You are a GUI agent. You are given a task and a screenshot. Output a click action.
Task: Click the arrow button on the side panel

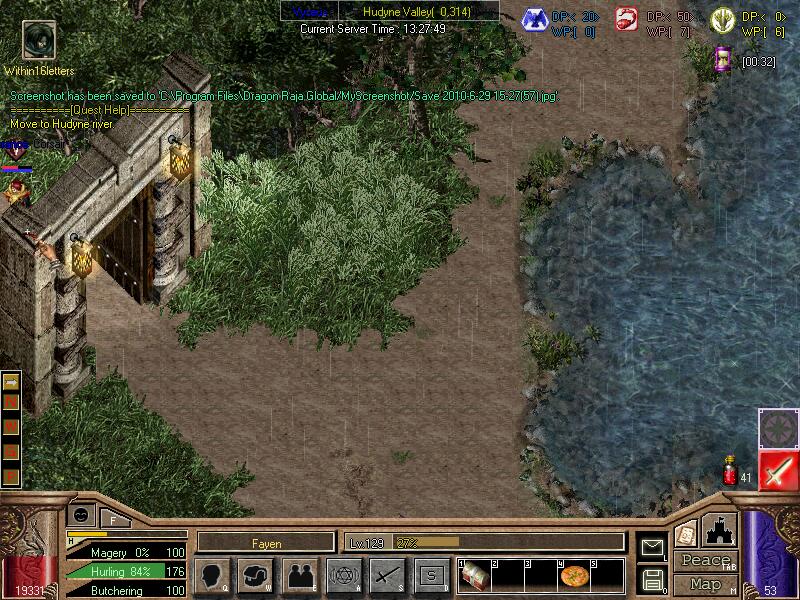click(12, 383)
